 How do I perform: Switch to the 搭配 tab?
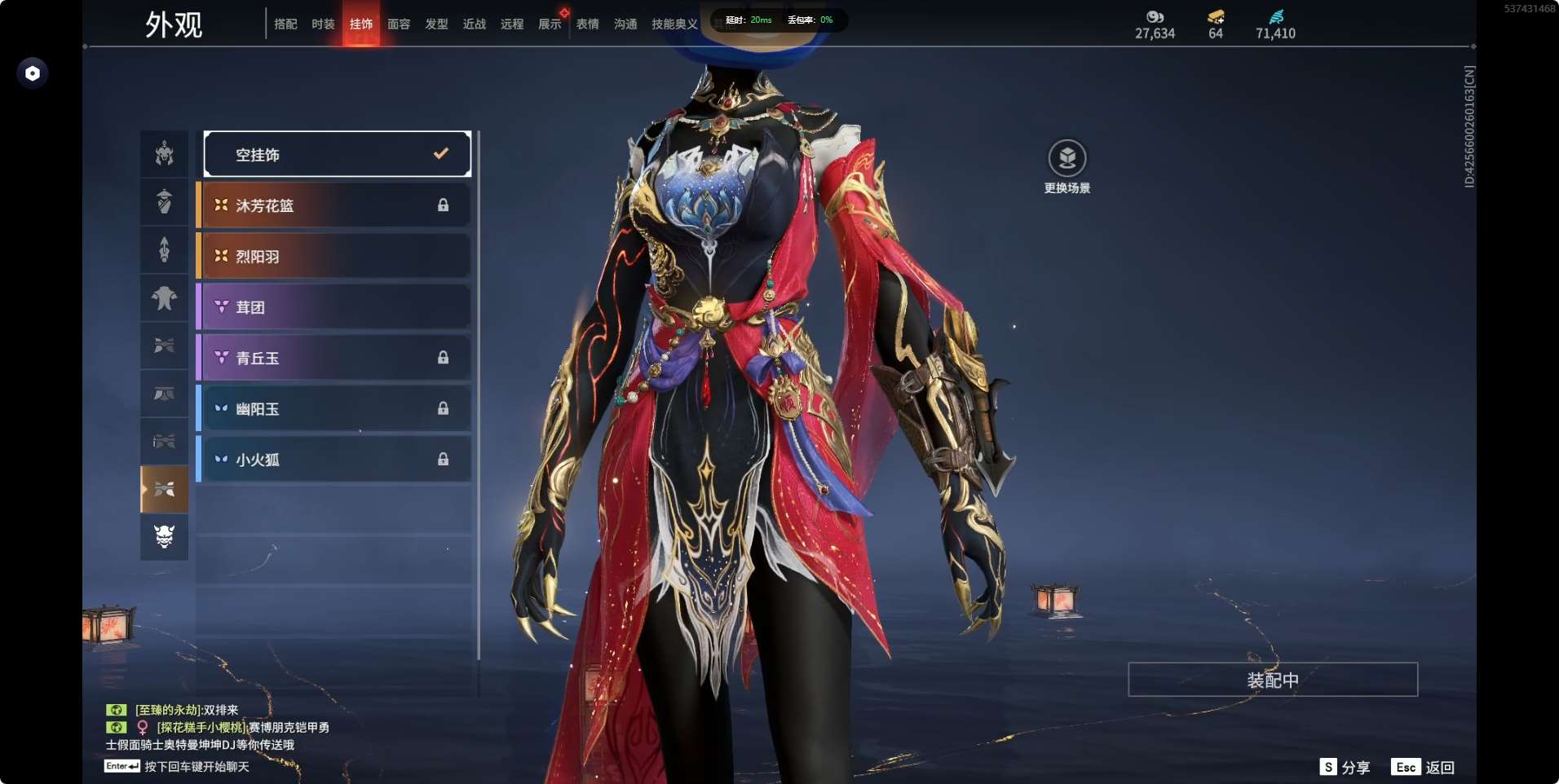pos(285,24)
